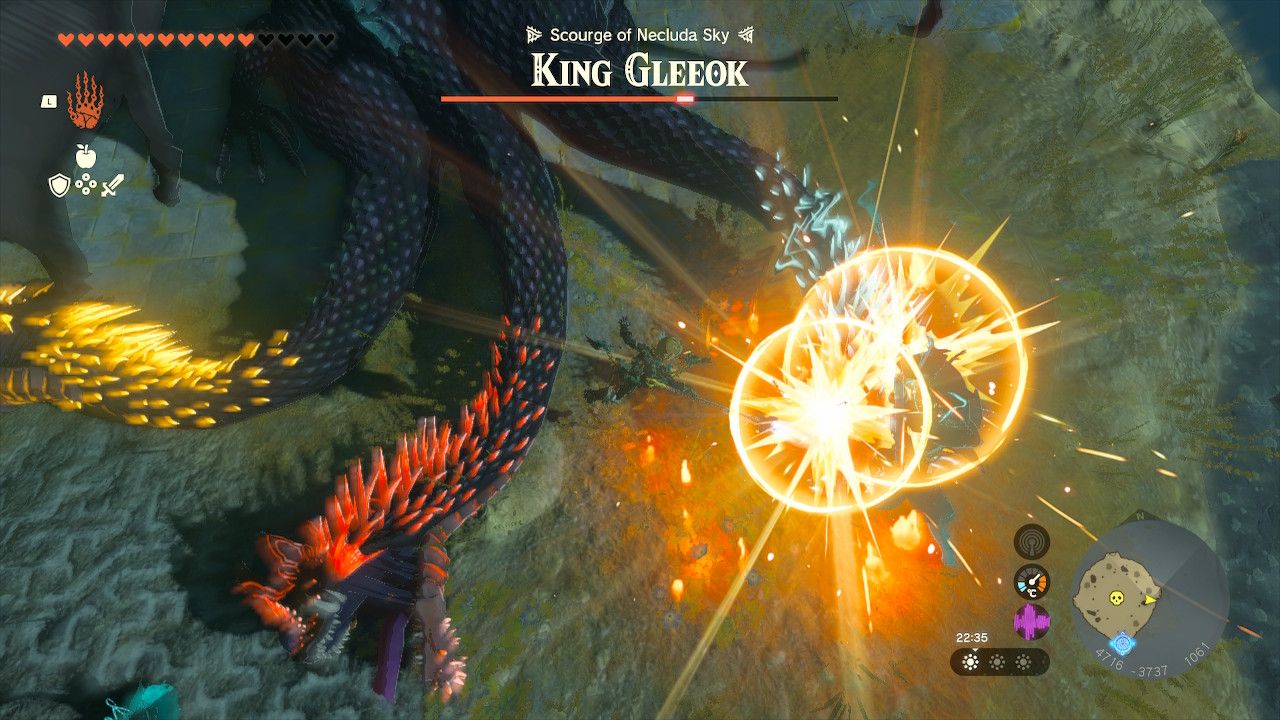Click the skull enemy marker on the minimap
This screenshot has width=1280, height=720.
pos(1116,598)
